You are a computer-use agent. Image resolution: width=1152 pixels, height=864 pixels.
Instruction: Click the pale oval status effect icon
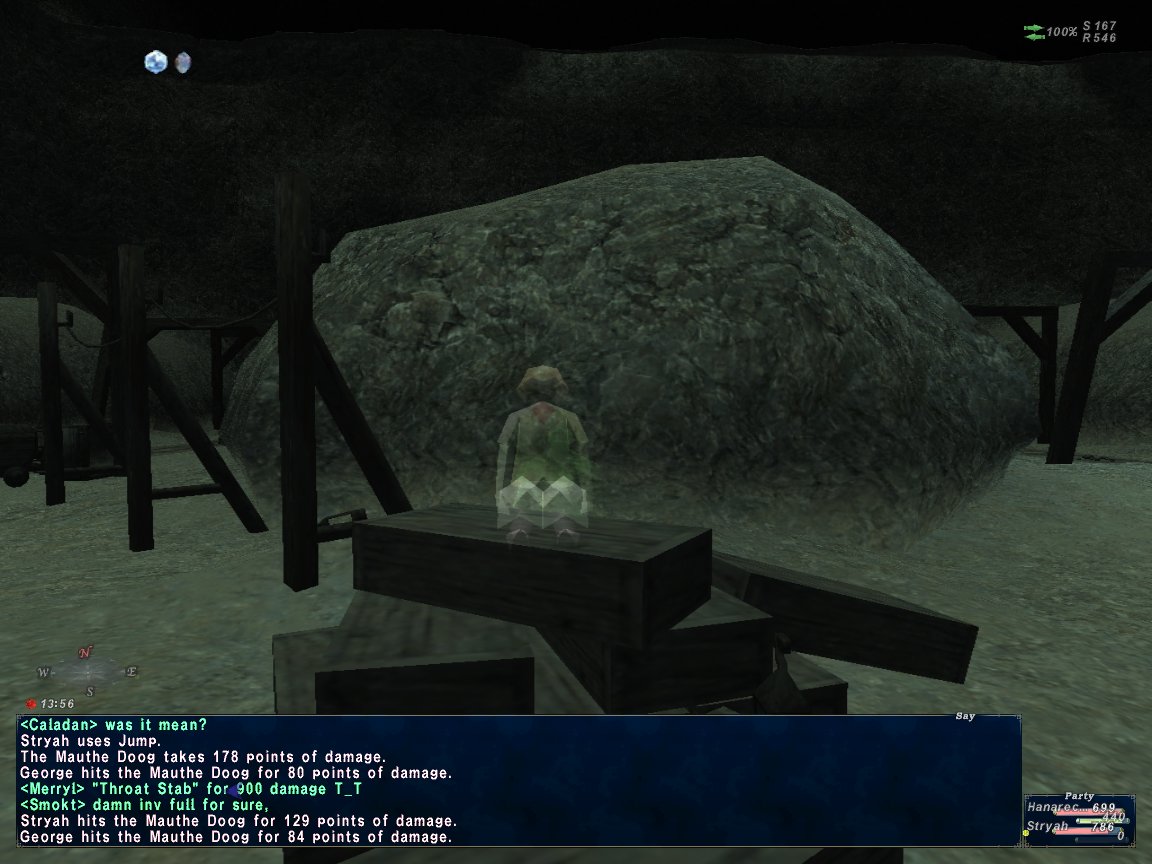pyautogui.click(x=182, y=63)
